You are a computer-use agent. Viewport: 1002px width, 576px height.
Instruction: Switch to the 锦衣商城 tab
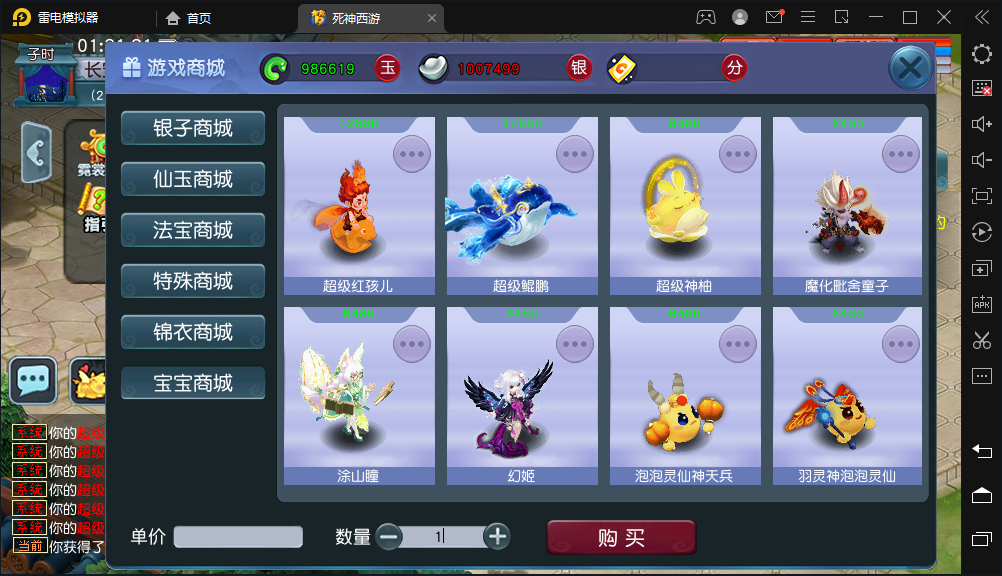[193, 332]
